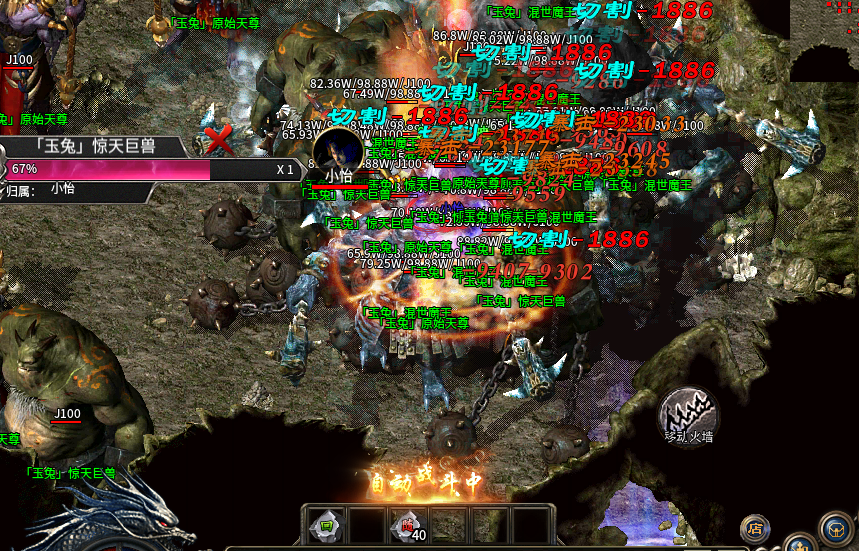
Task: Use the red scroll item with 40 count
Action: coord(408,525)
